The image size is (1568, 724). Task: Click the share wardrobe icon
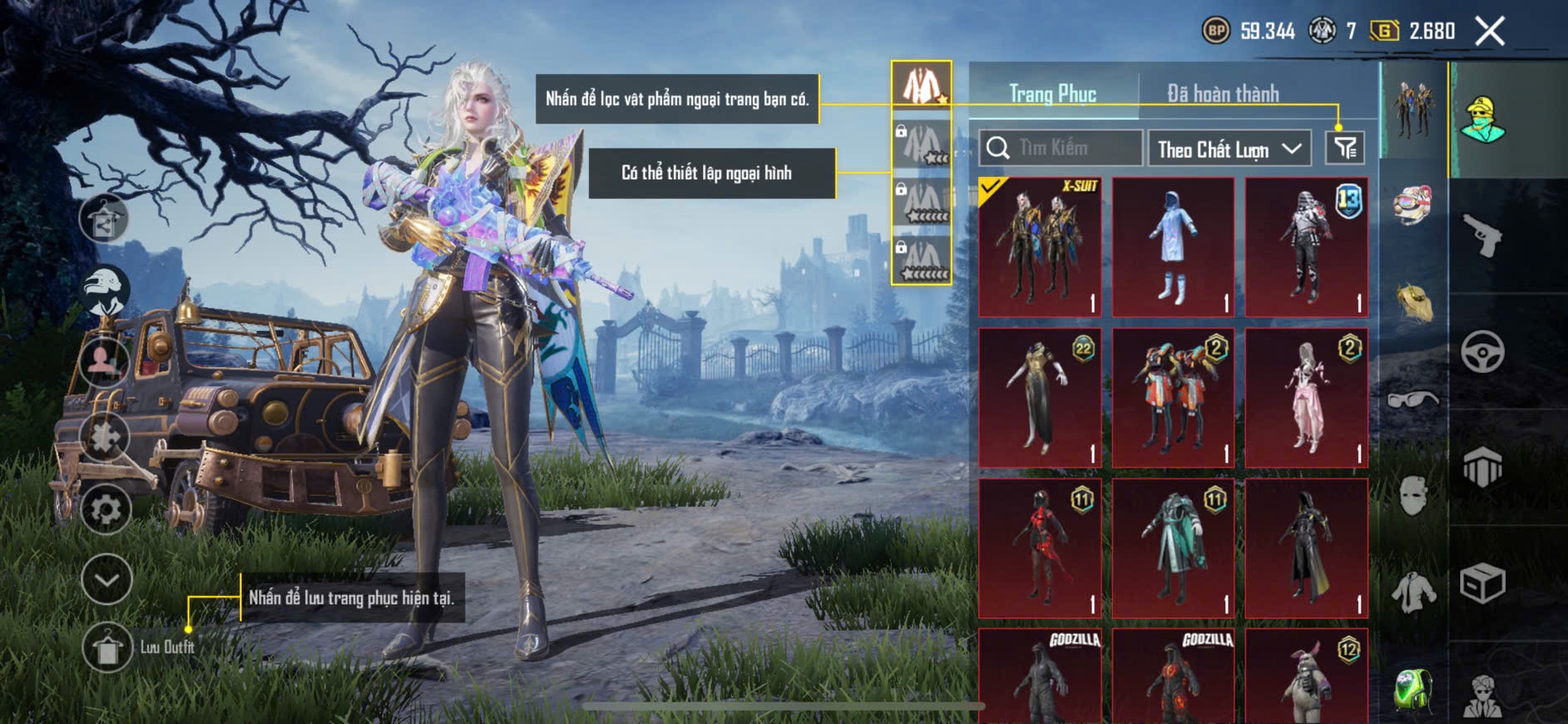pos(104,218)
